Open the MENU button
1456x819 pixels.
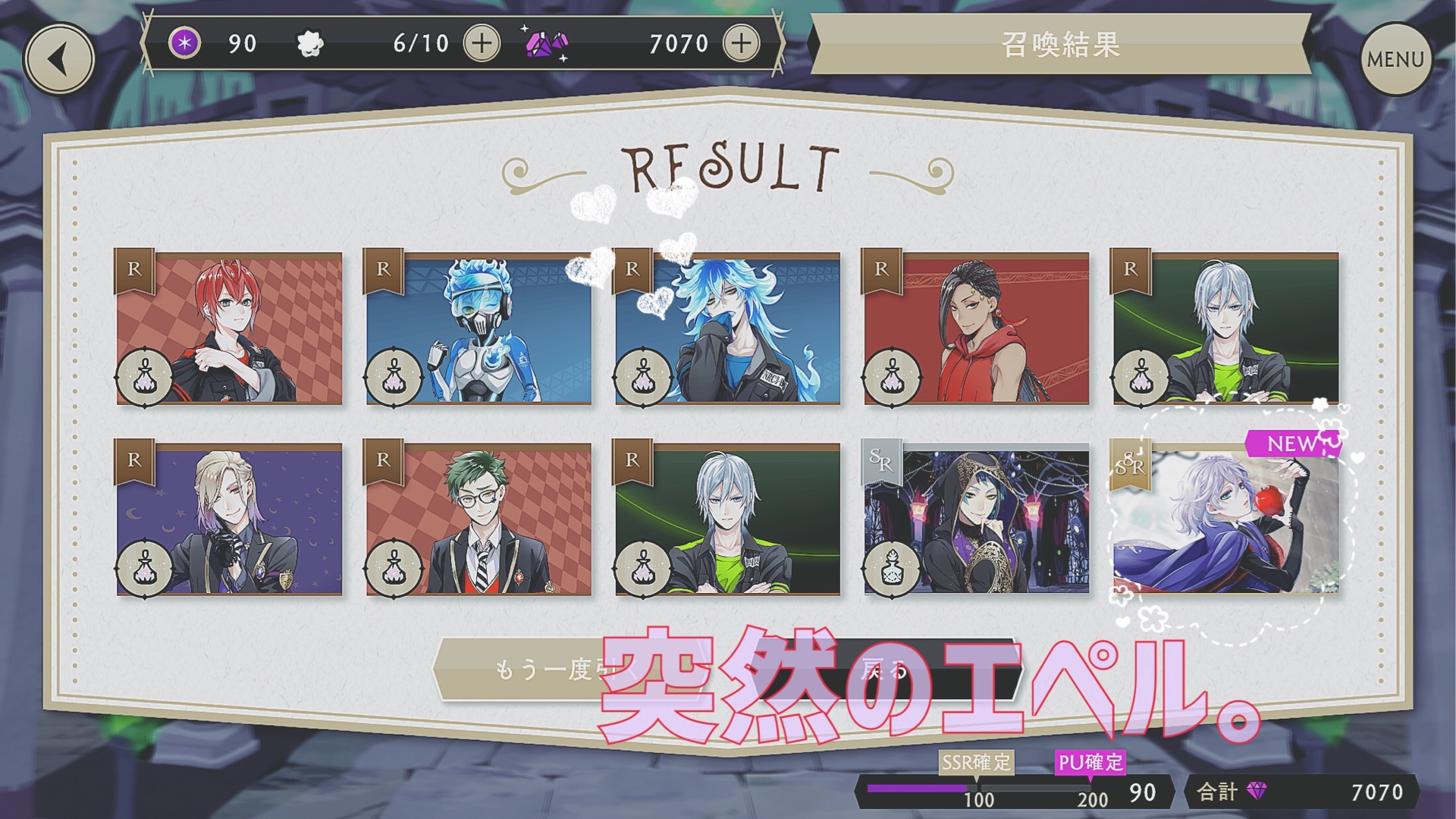tap(1395, 59)
